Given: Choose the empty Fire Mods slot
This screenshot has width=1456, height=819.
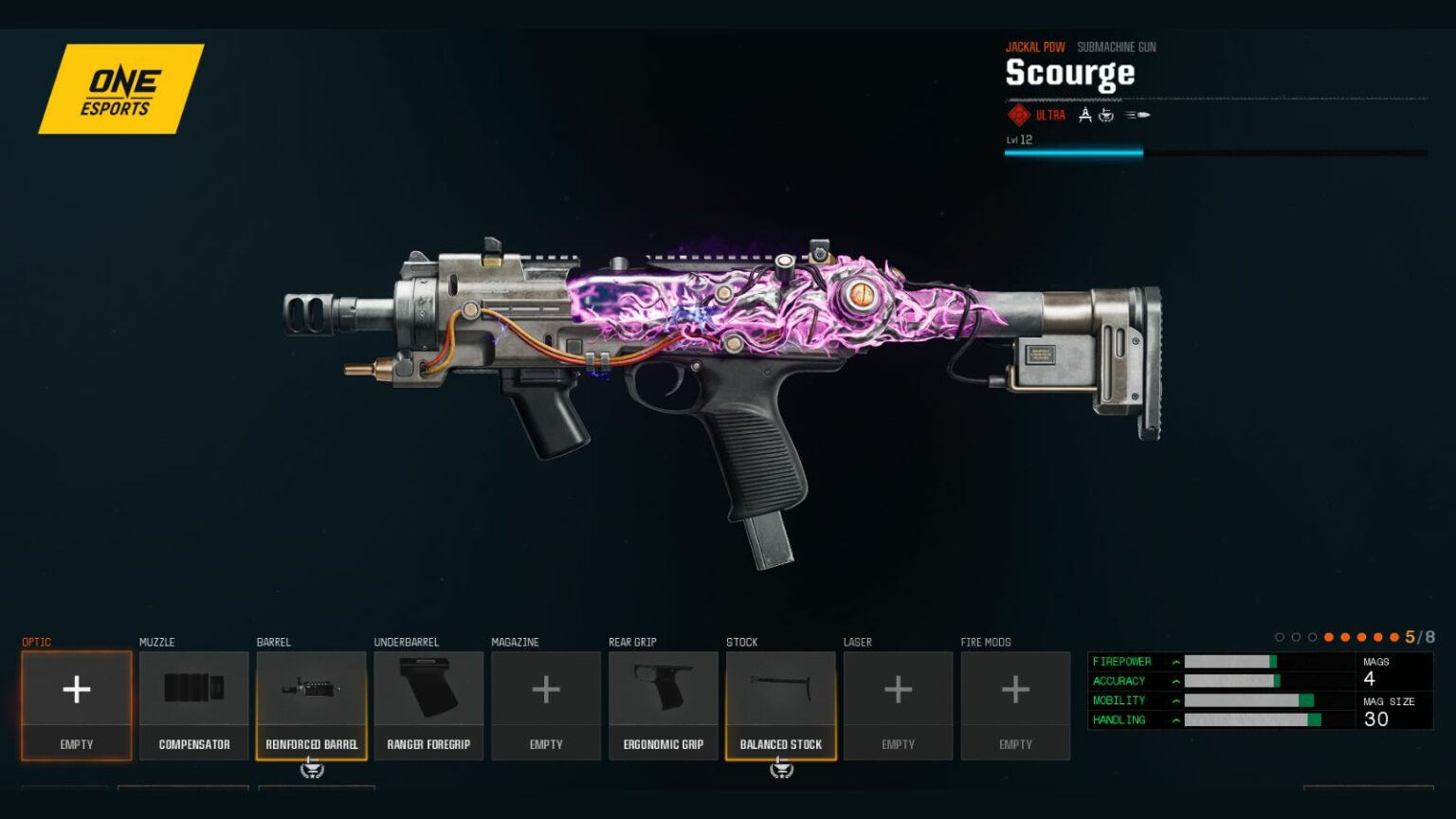Looking at the screenshot, I should click(x=1015, y=704).
